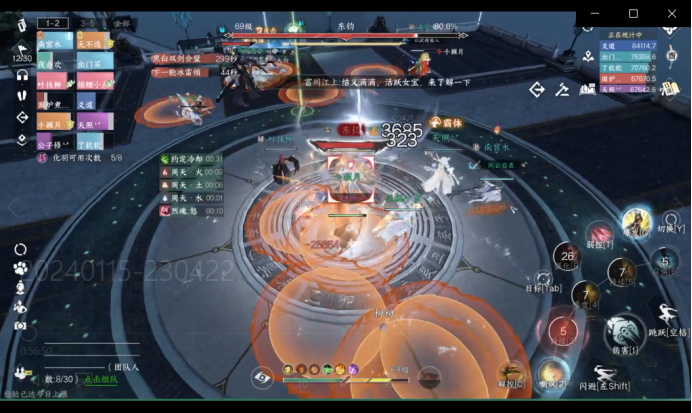
Task: Tap the footprints icon in left sidebar
Action: 22,97
